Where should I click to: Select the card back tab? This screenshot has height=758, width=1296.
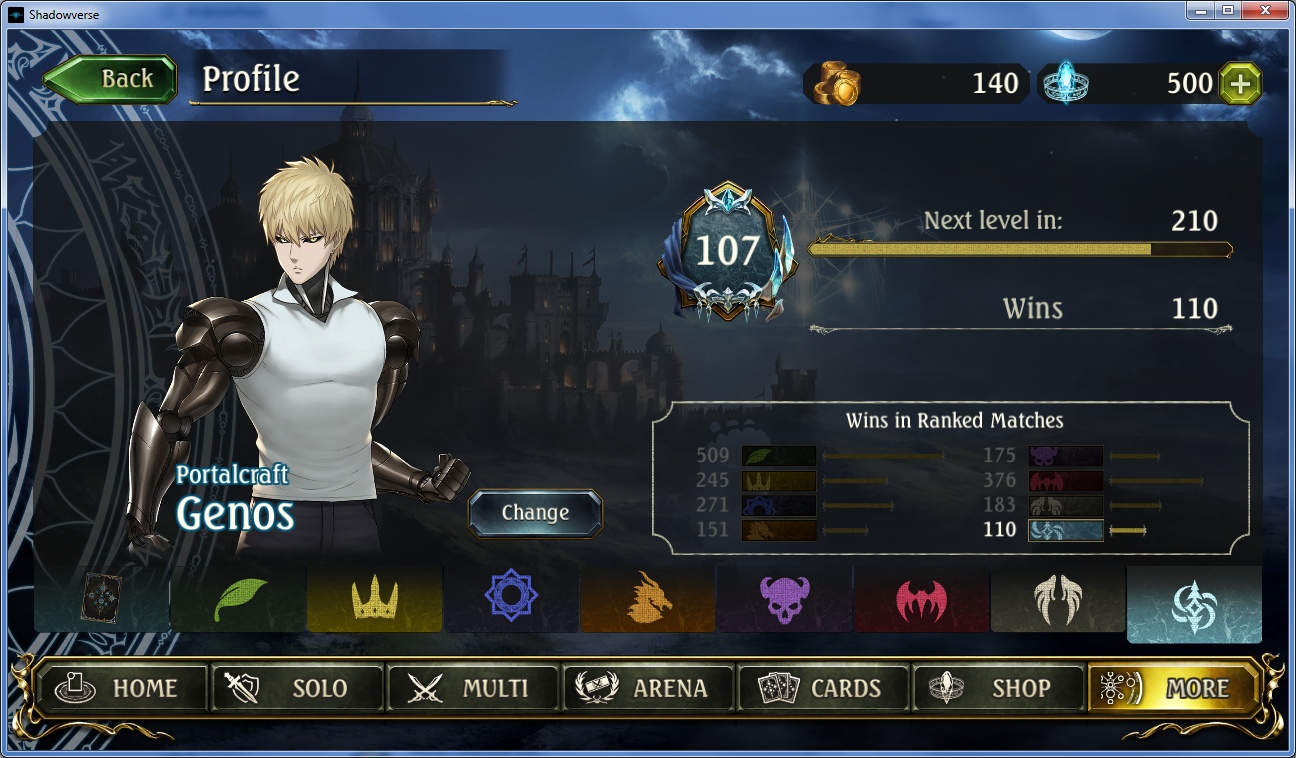(x=102, y=600)
